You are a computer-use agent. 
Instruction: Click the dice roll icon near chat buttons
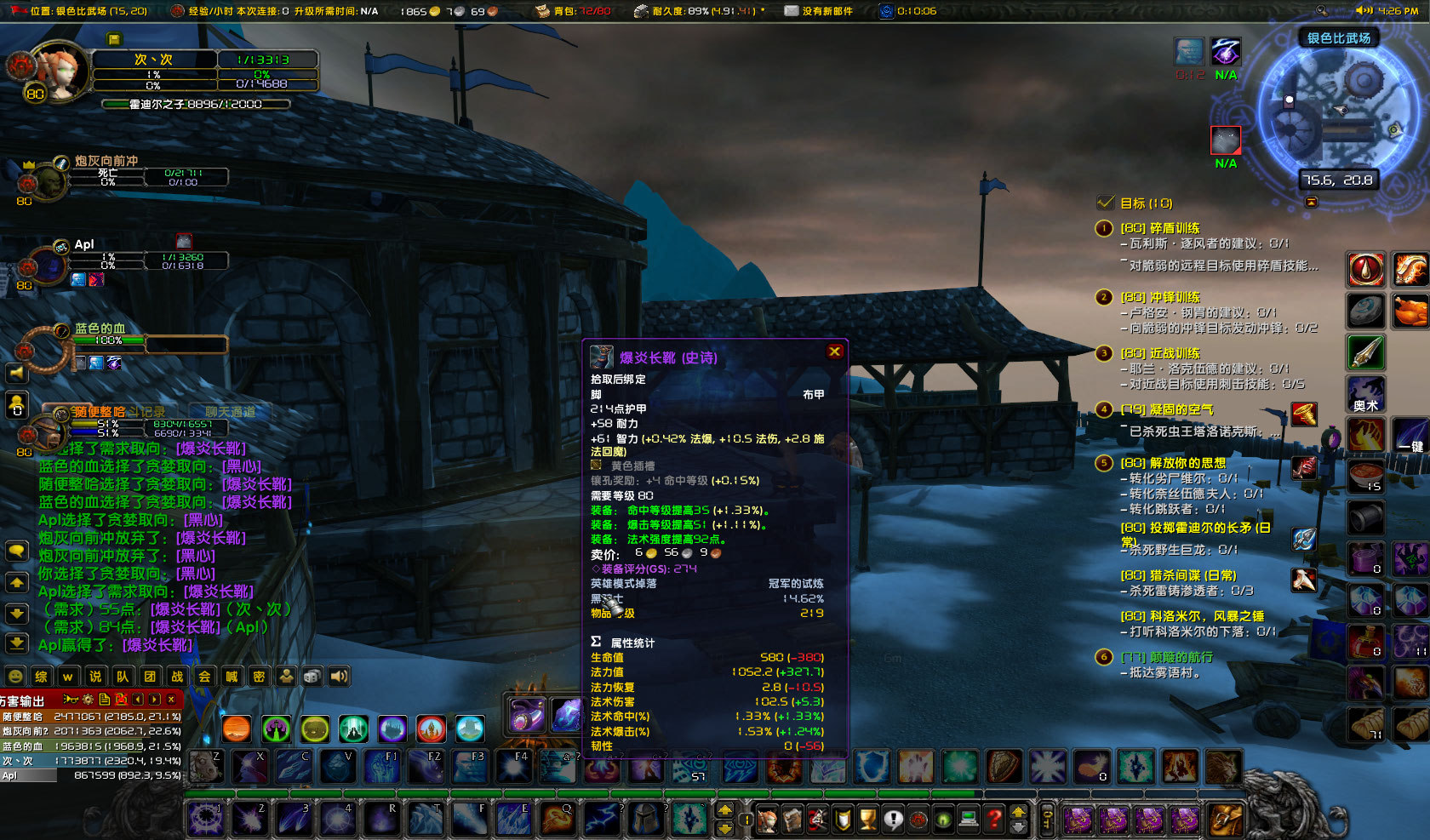click(x=311, y=676)
